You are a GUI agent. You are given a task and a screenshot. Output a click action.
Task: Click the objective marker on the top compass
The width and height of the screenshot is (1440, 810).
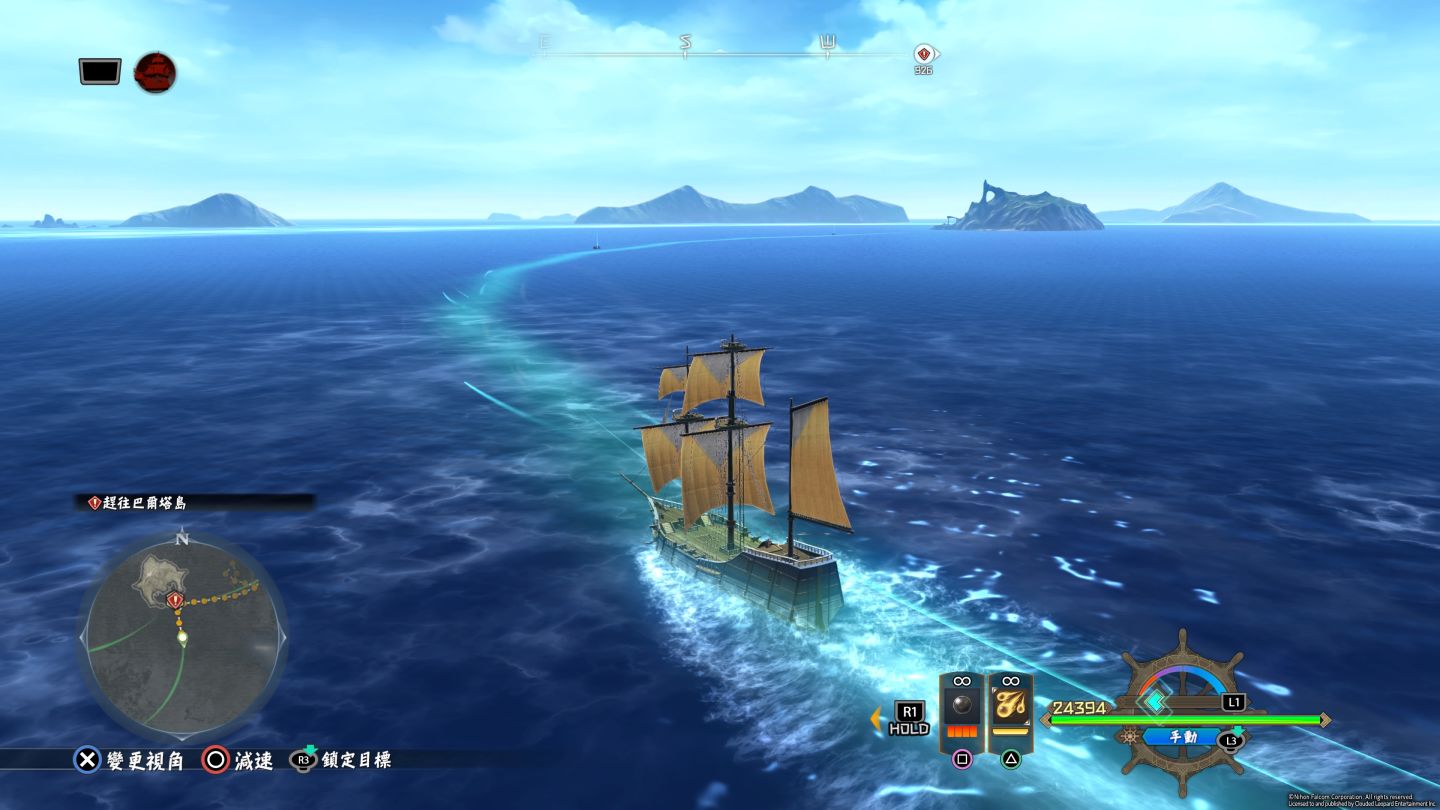(x=923, y=54)
